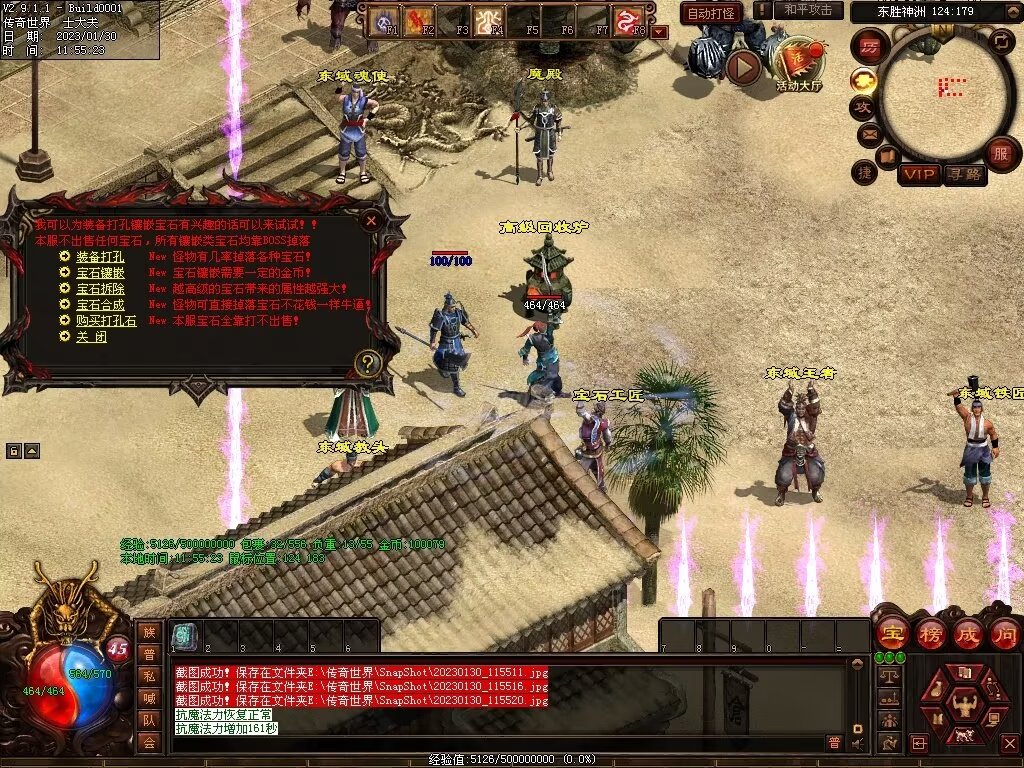Viewport: 1024px width, 768px height.
Task: Open the mail envelope icon
Action: [x=868, y=133]
